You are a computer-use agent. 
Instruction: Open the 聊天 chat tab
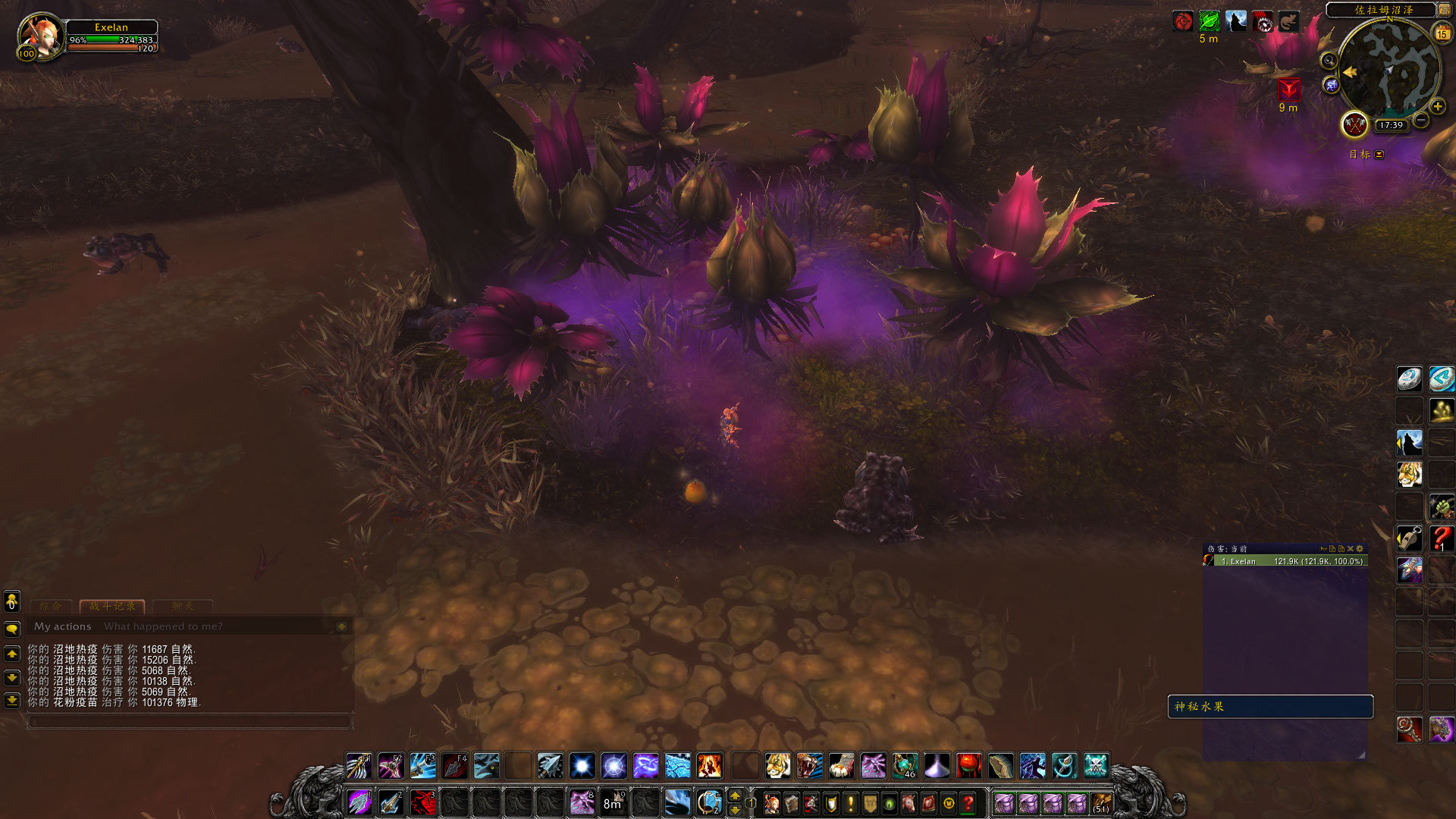pyautogui.click(x=182, y=606)
